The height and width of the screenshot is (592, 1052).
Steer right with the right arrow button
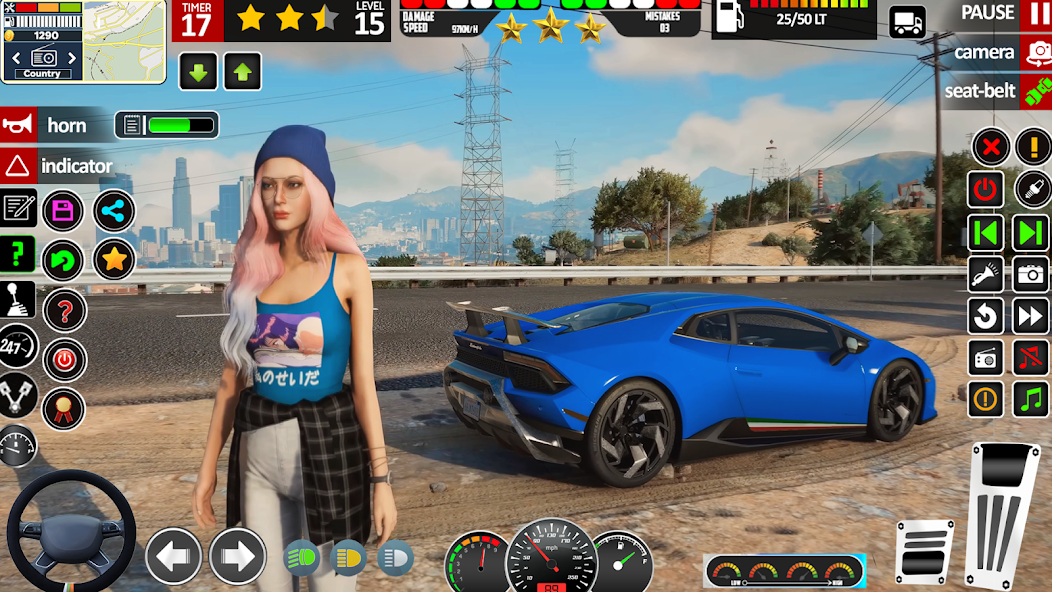coord(237,556)
